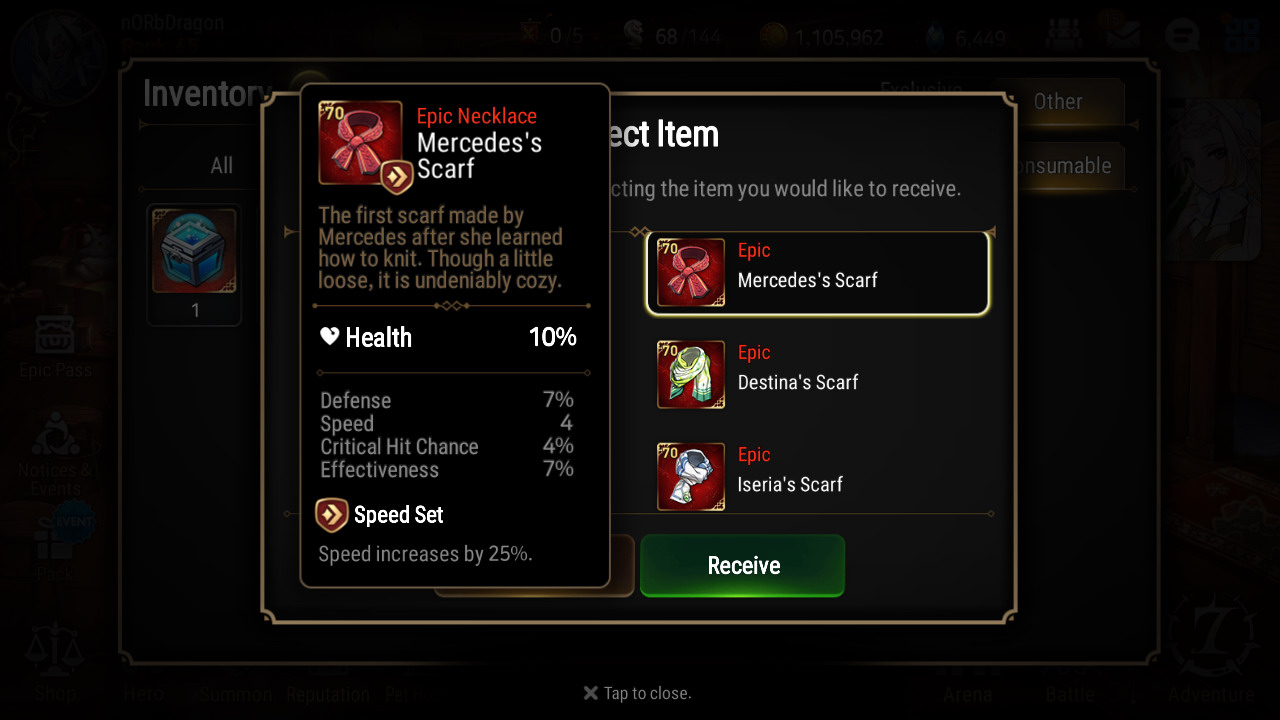The height and width of the screenshot is (720, 1280).
Task: Open the grid menu icon
Action: tap(1241, 37)
